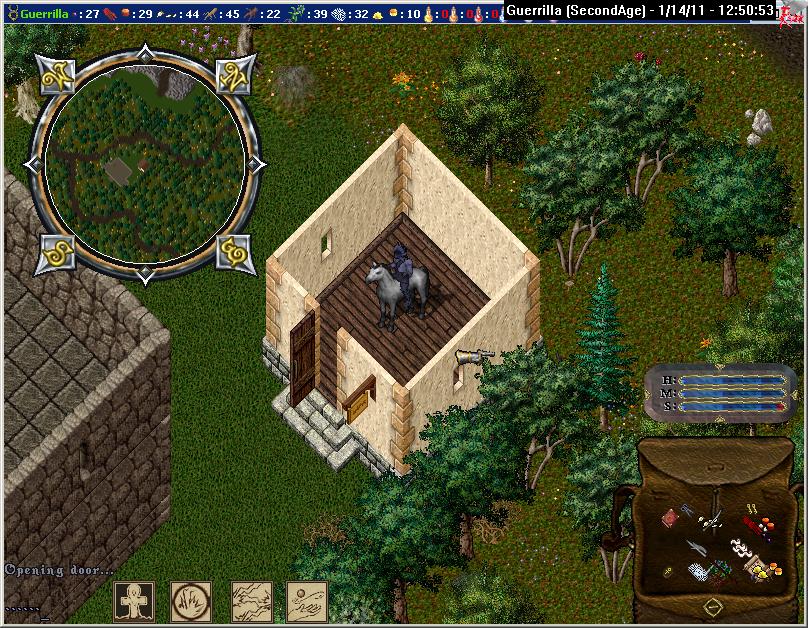Pick the small gold ankh in backpack
The height and width of the screenshot is (628, 808).
pyautogui.click(x=667, y=571)
